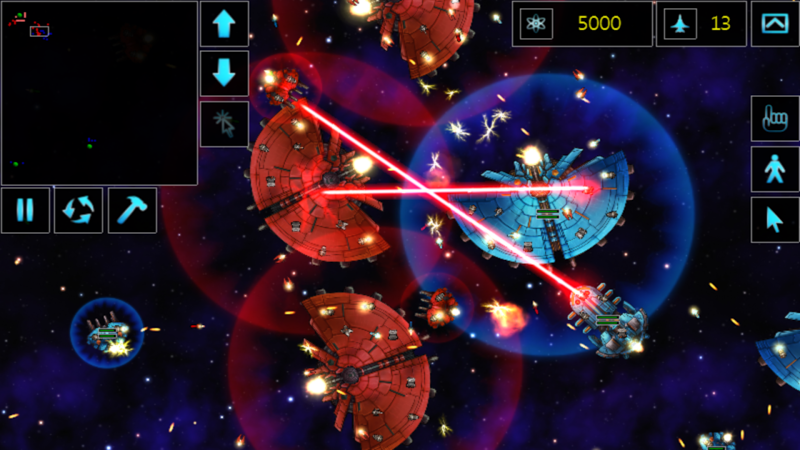Open the hammer build menu
This screenshot has width=800, height=450.
click(132, 210)
